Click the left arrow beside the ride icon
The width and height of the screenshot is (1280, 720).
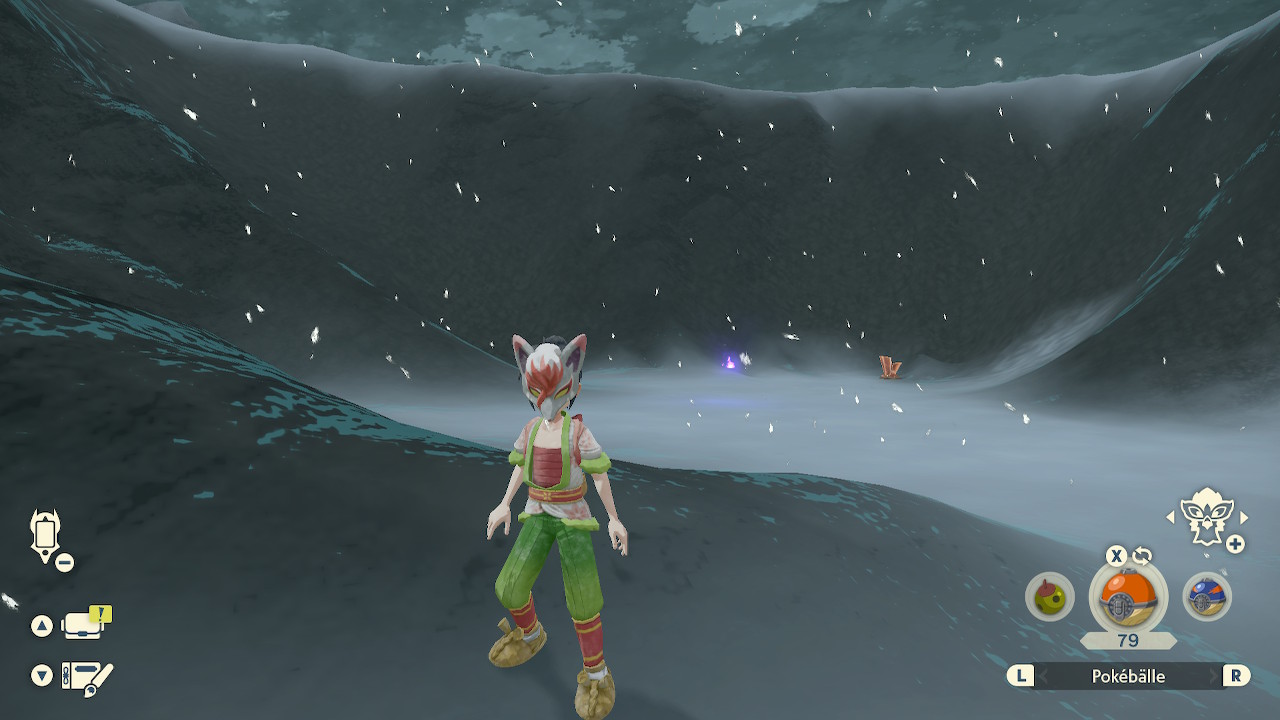1170,517
